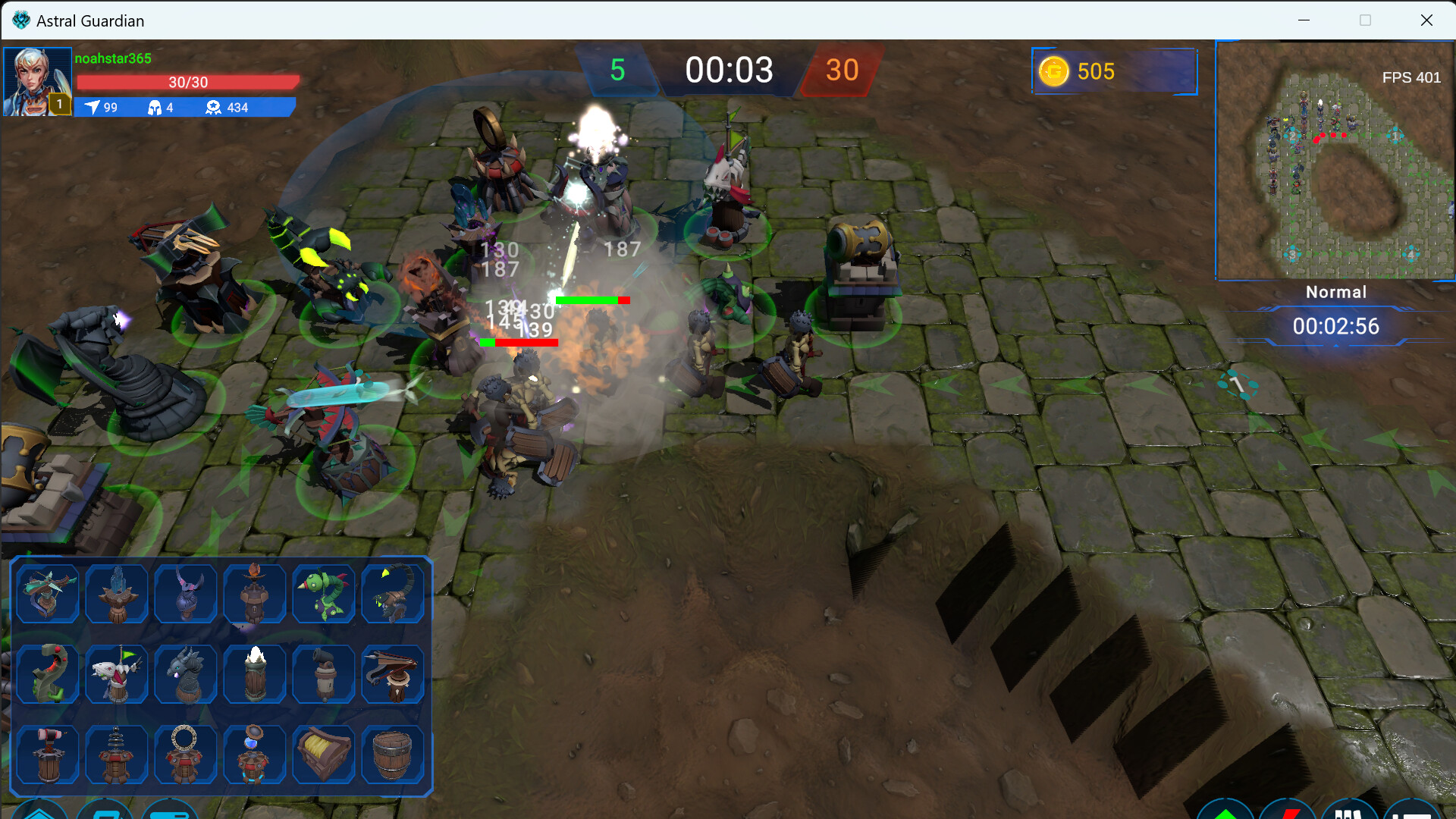Select the green snake tower icon
1456x819 pixels.
pos(47,673)
